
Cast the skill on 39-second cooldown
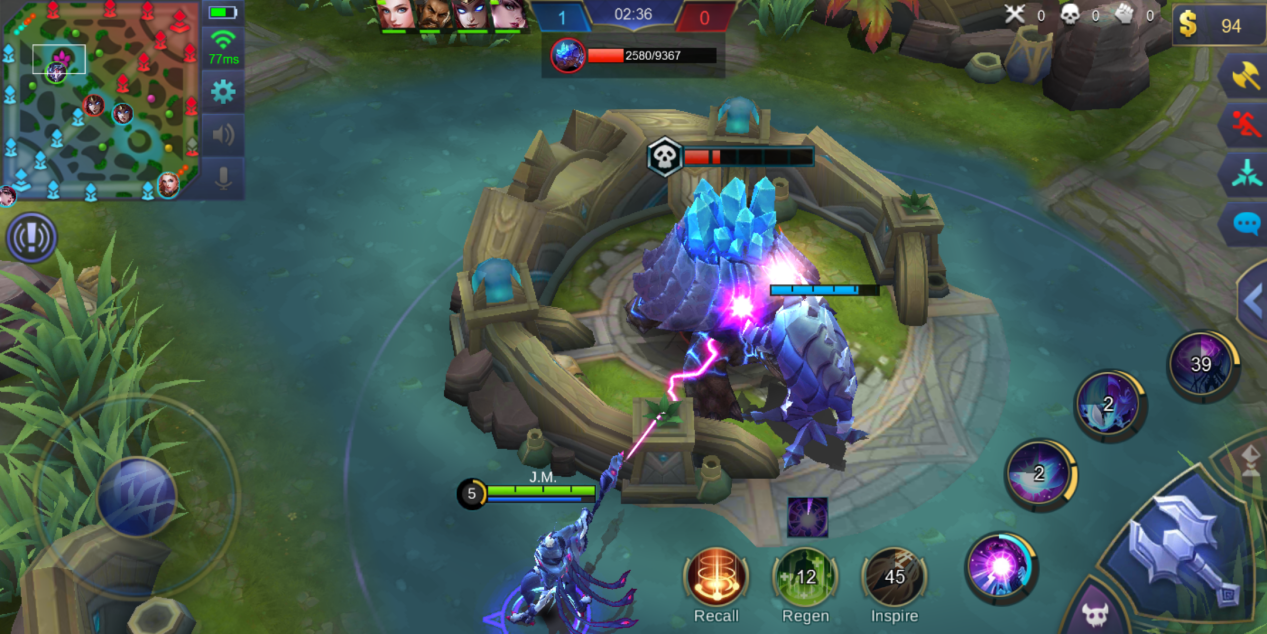[x=1203, y=365]
